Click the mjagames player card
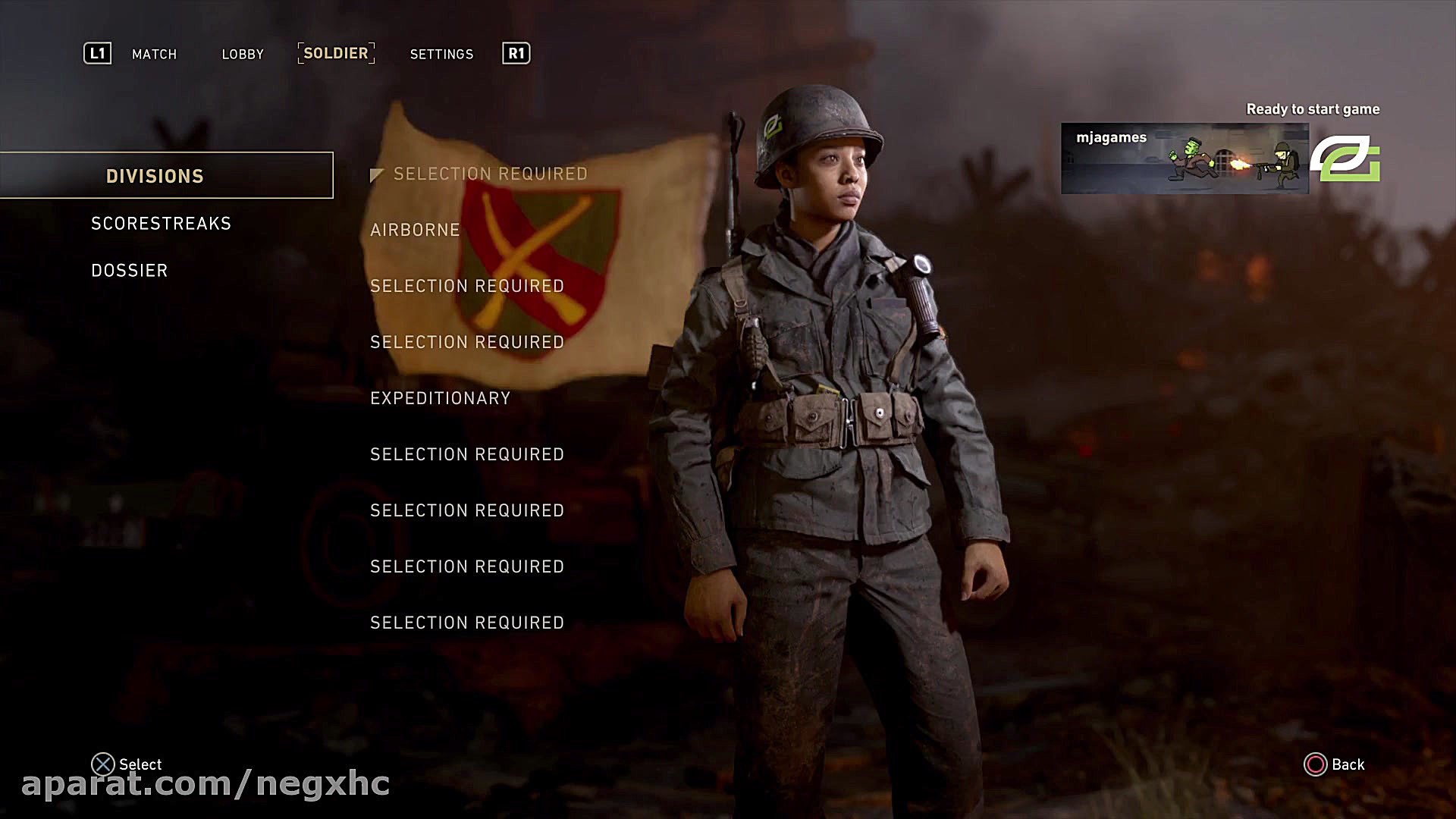 coord(1185,158)
